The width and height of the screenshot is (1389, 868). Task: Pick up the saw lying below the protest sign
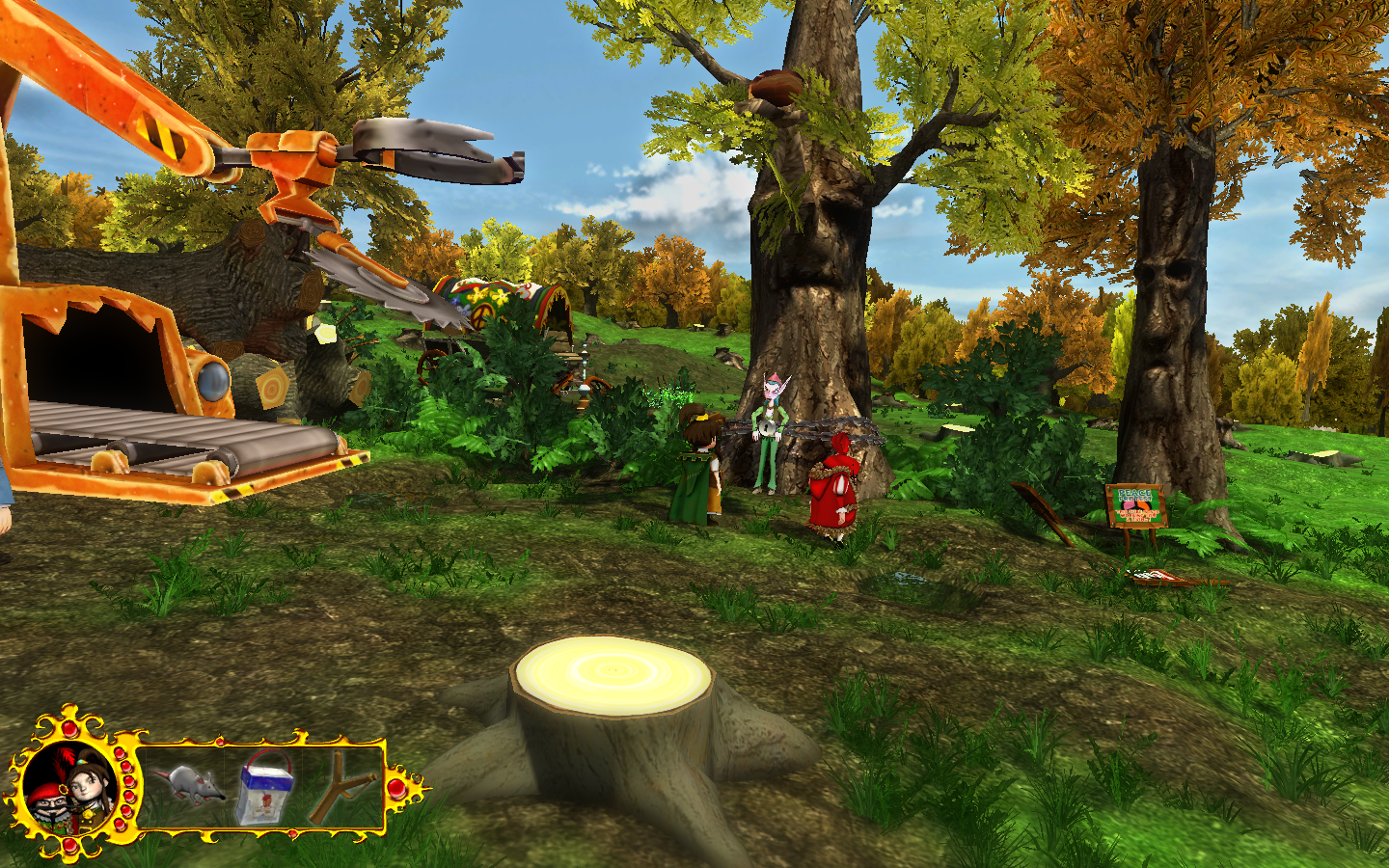[x=1157, y=576]
